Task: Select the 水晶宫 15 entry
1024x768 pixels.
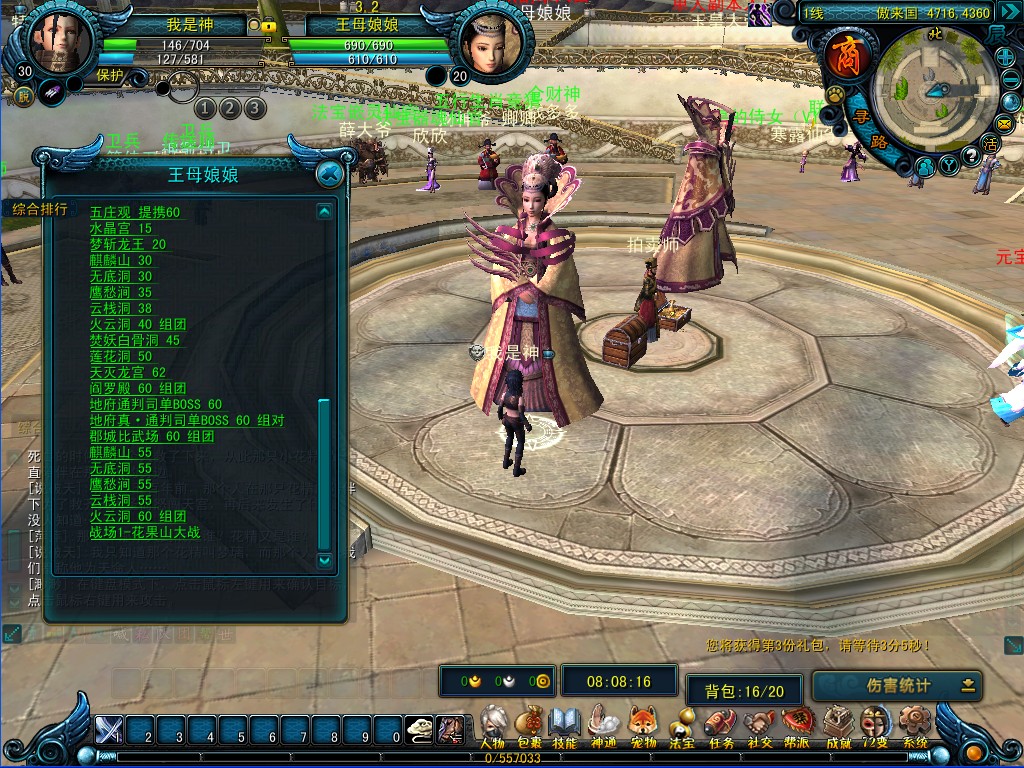Action: 121,228
